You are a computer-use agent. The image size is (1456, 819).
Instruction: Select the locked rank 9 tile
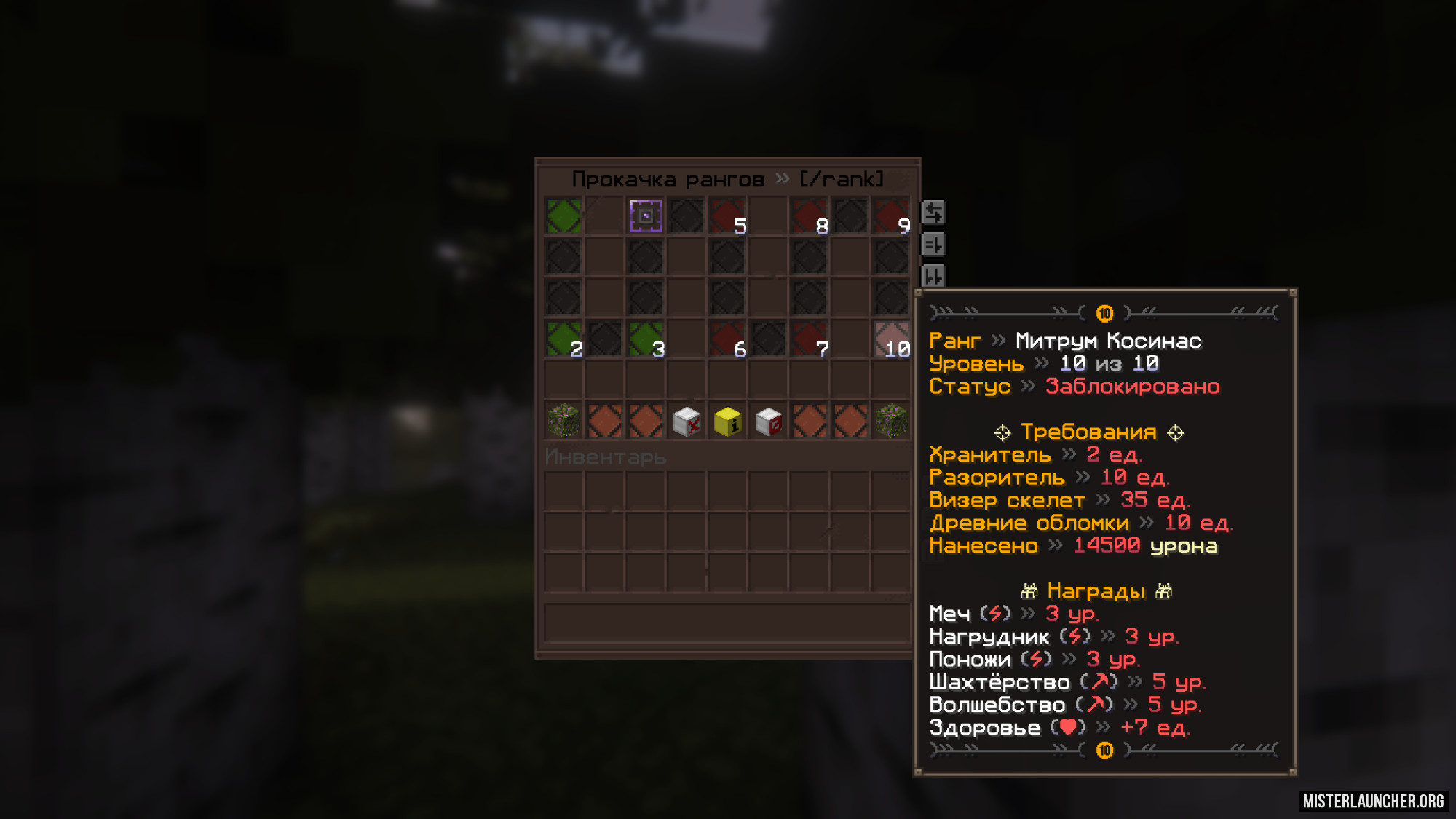(x=891, y=216)
